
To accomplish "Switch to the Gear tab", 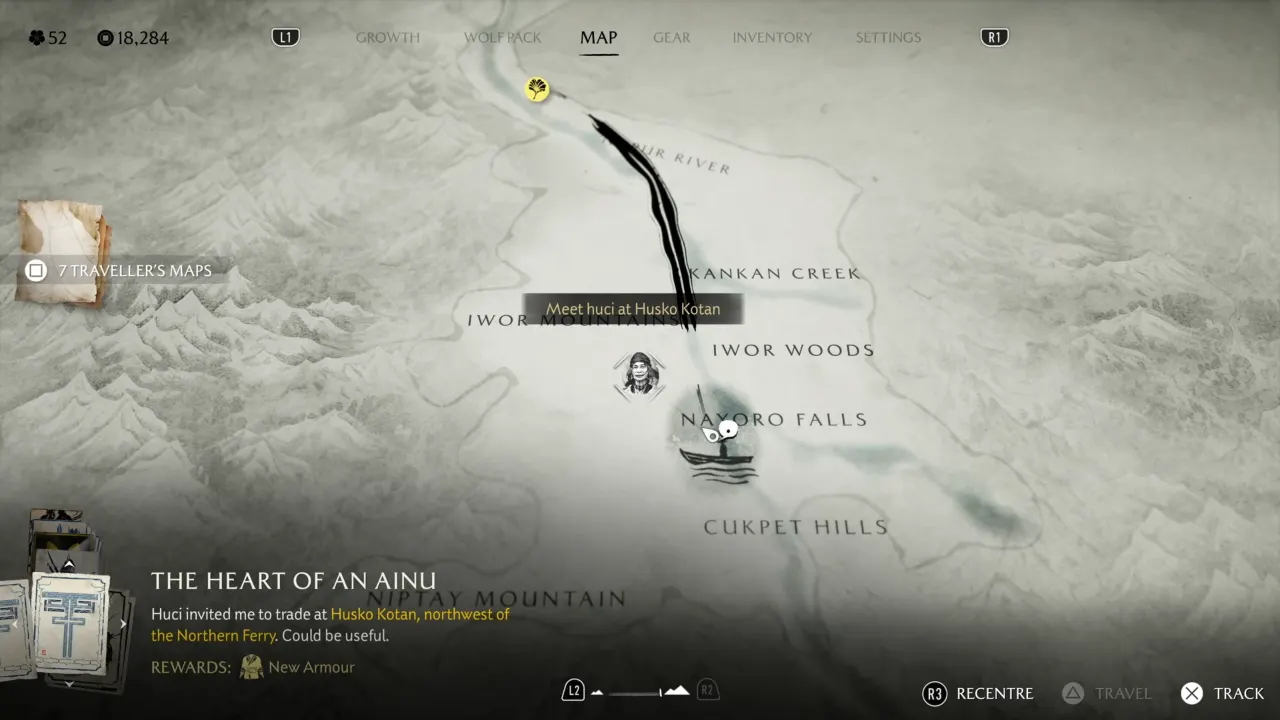I will 671,37.
